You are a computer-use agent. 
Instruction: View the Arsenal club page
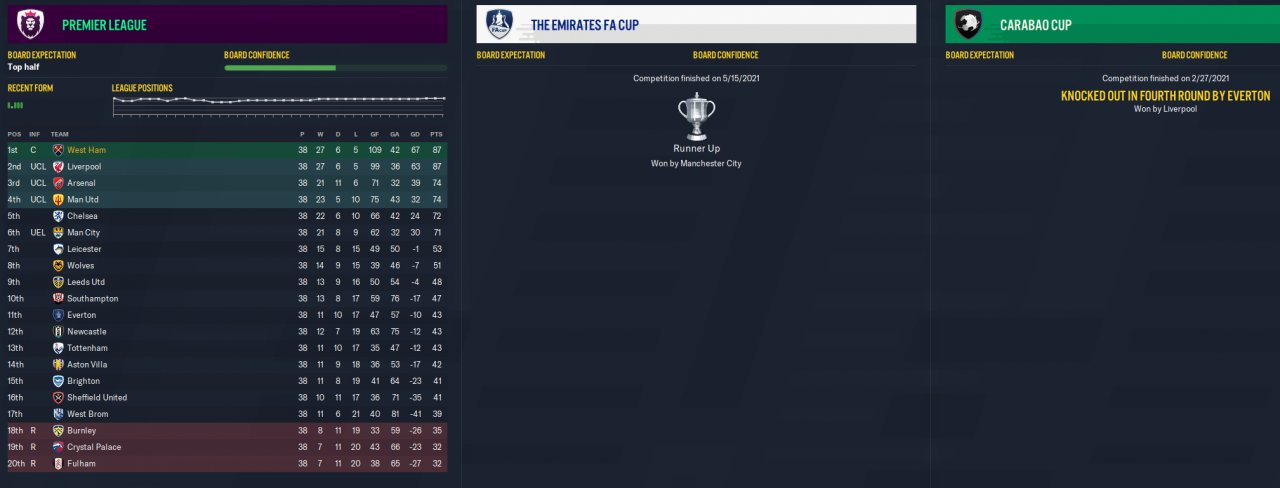pos(82,183)
